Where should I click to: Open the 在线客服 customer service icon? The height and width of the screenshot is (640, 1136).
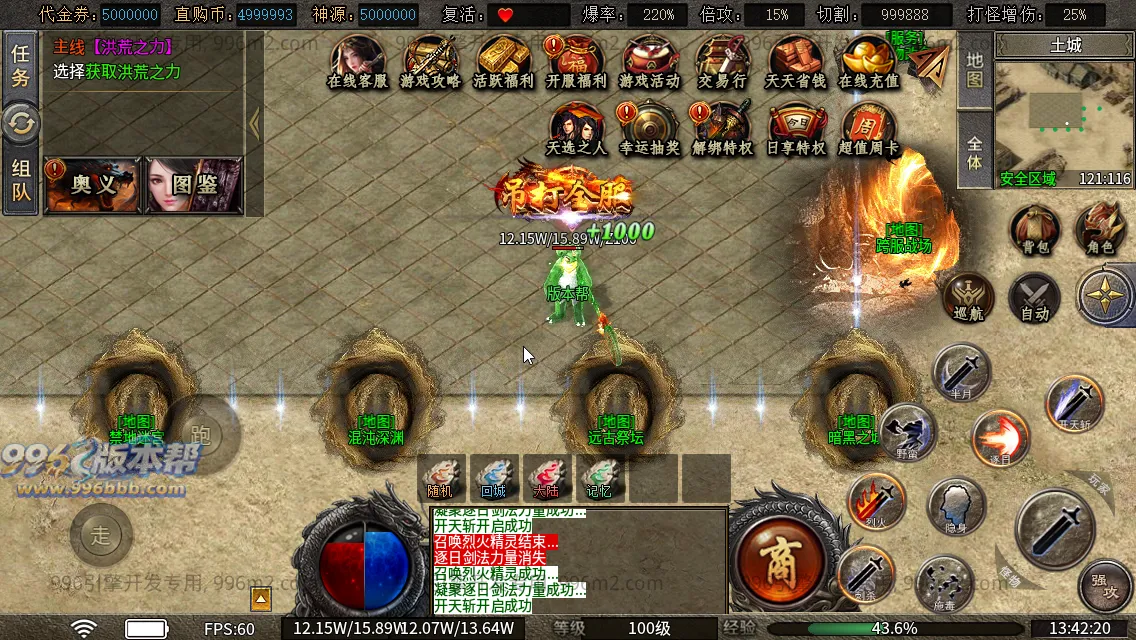pos(358,62)
